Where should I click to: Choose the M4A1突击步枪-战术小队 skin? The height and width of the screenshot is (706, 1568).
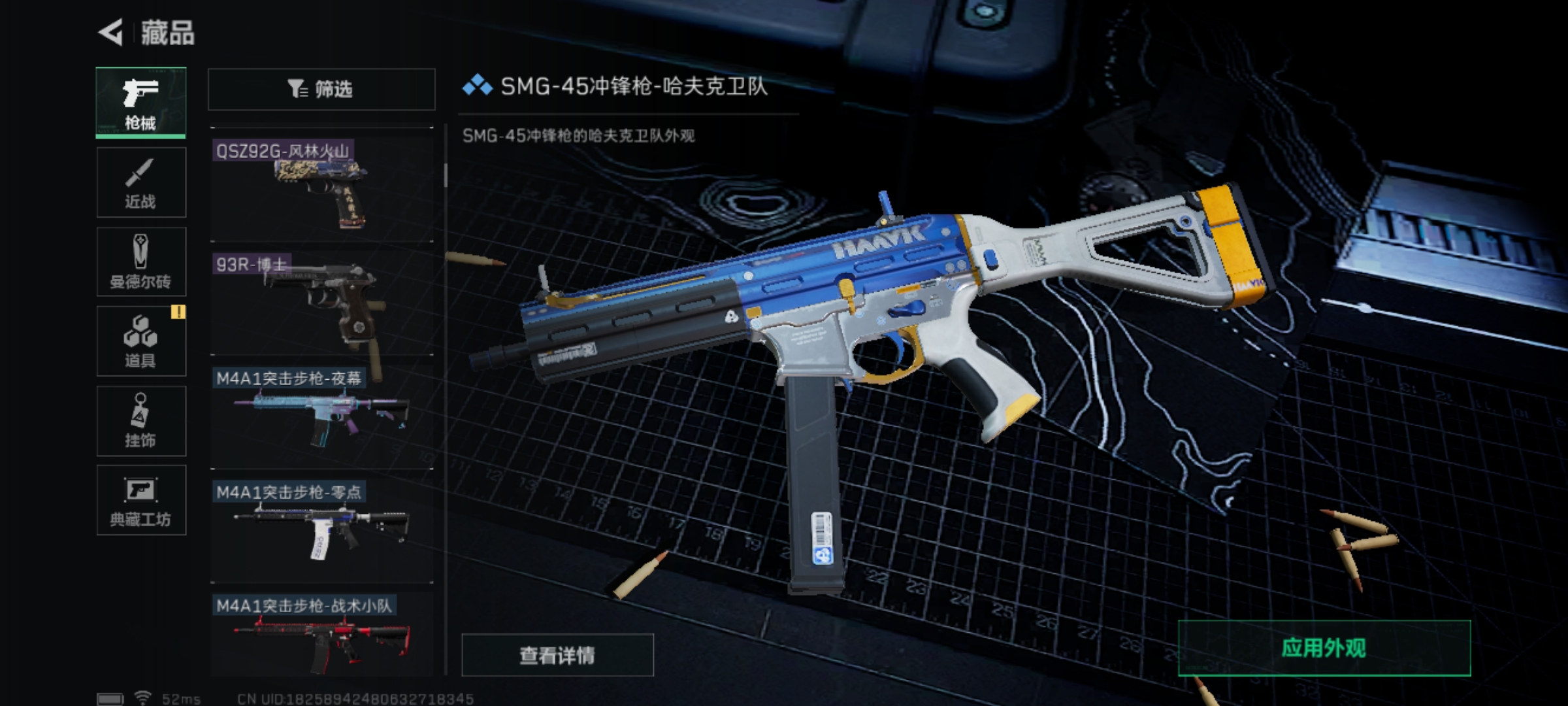[x=321, y=635]
